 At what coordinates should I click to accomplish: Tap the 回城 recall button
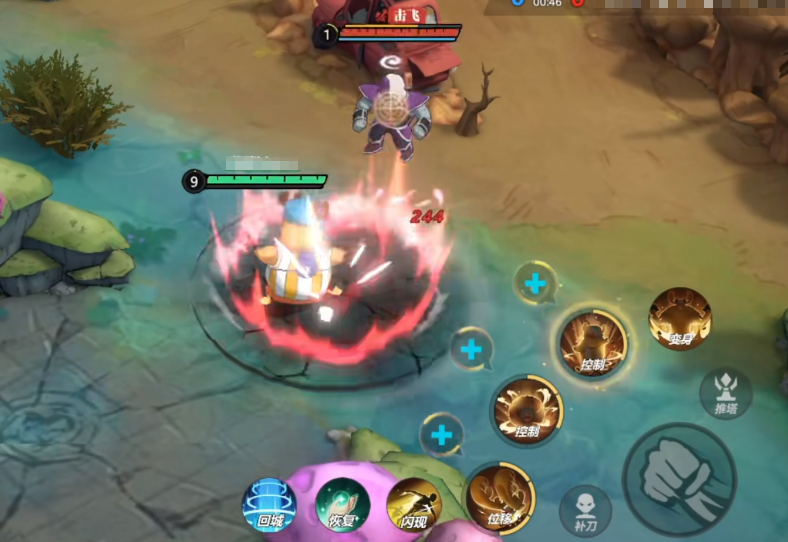[x=269, y=504]
